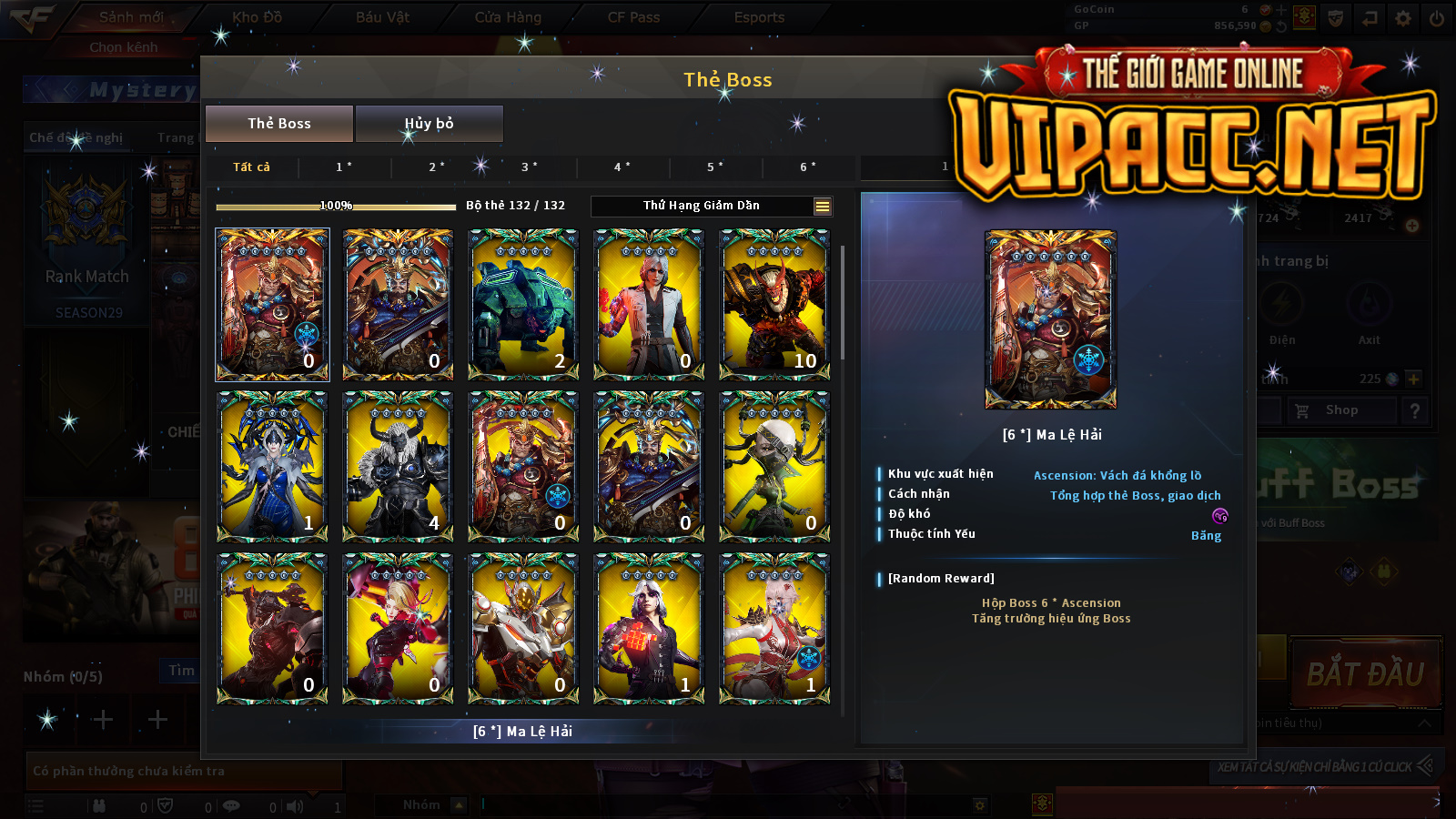Go to the CF Pass menu
Viewport: 1456px width, 819px height.
click(x=633, y=17)
